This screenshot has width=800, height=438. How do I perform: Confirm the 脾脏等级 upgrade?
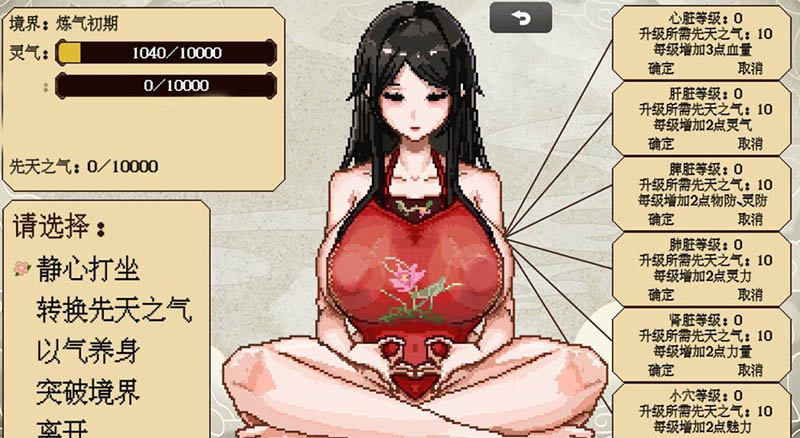point(661,219)
